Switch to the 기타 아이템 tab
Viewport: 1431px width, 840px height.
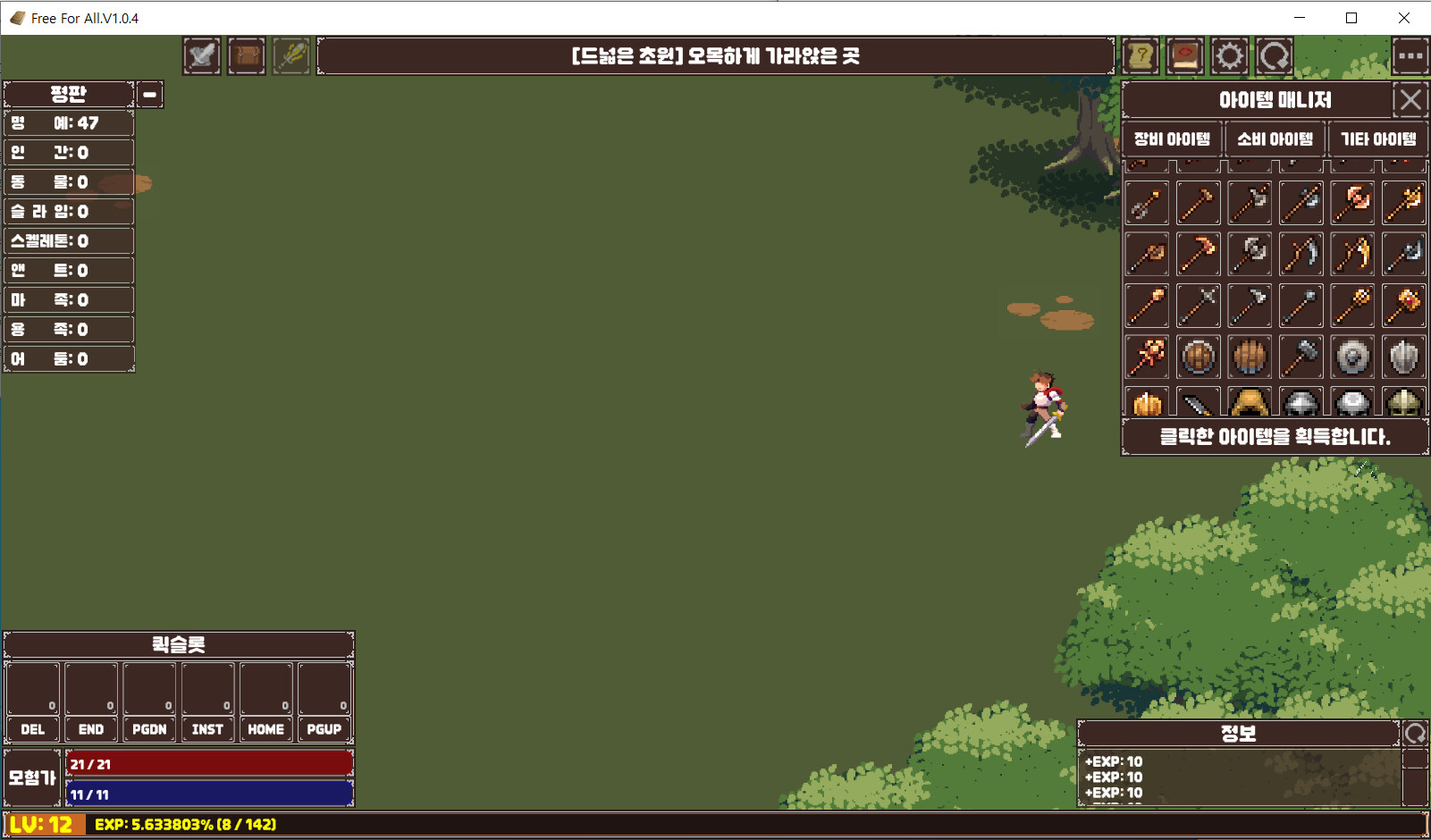pyautogui.click(x=1377, y=139)
